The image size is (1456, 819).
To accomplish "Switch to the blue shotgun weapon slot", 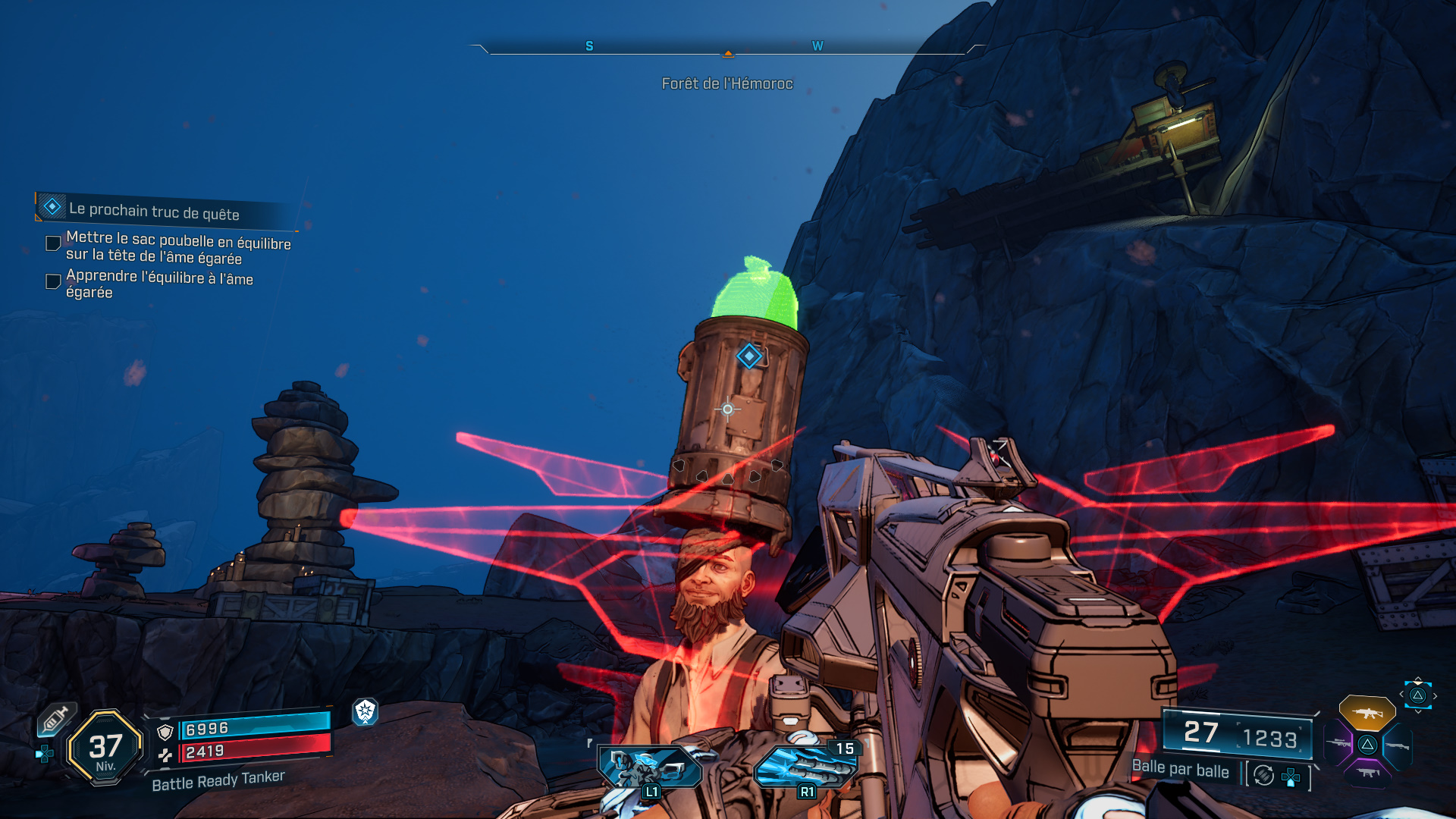I will coord(1397,745).
